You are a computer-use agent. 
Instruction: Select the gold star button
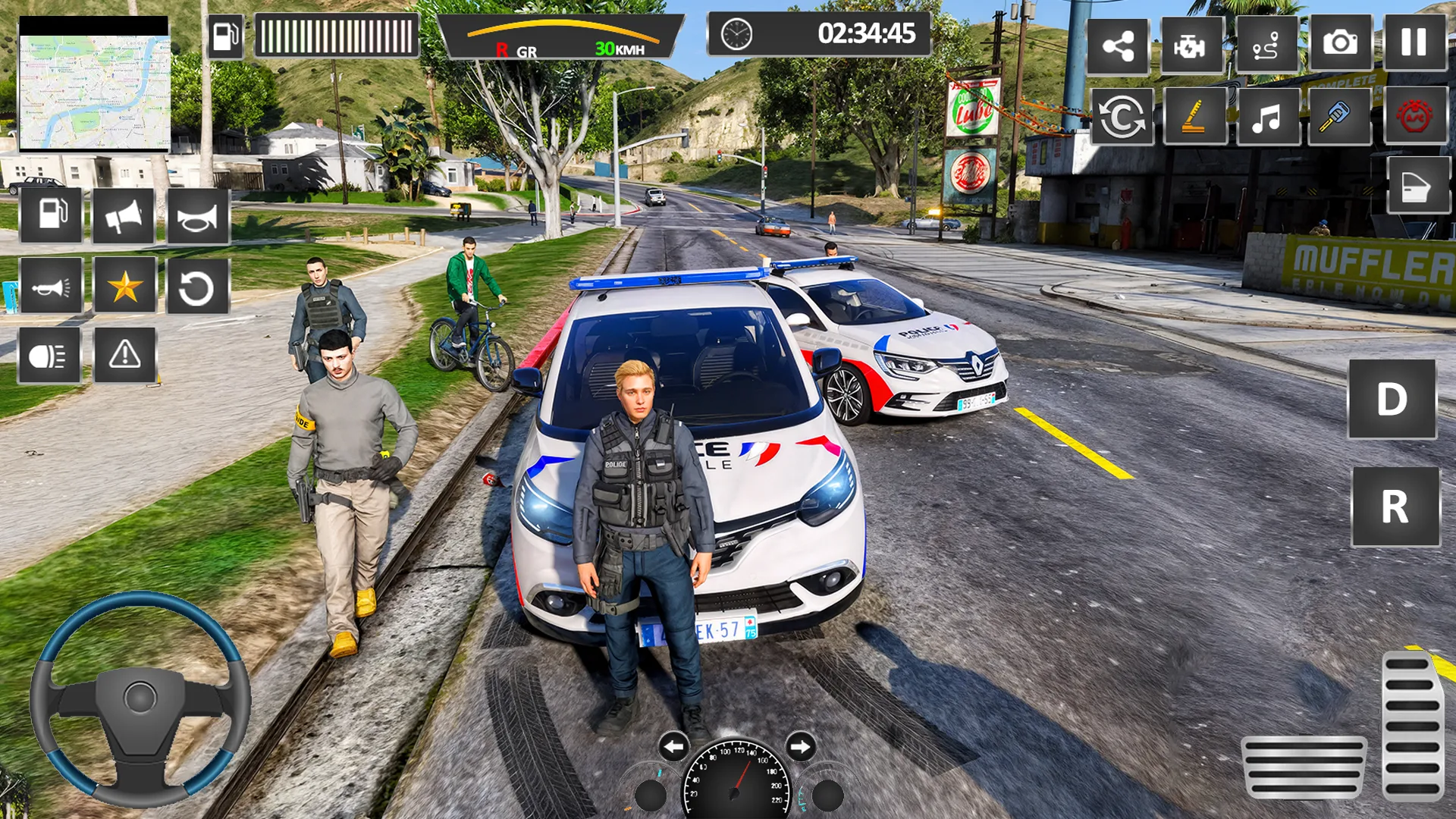[124, 287]
